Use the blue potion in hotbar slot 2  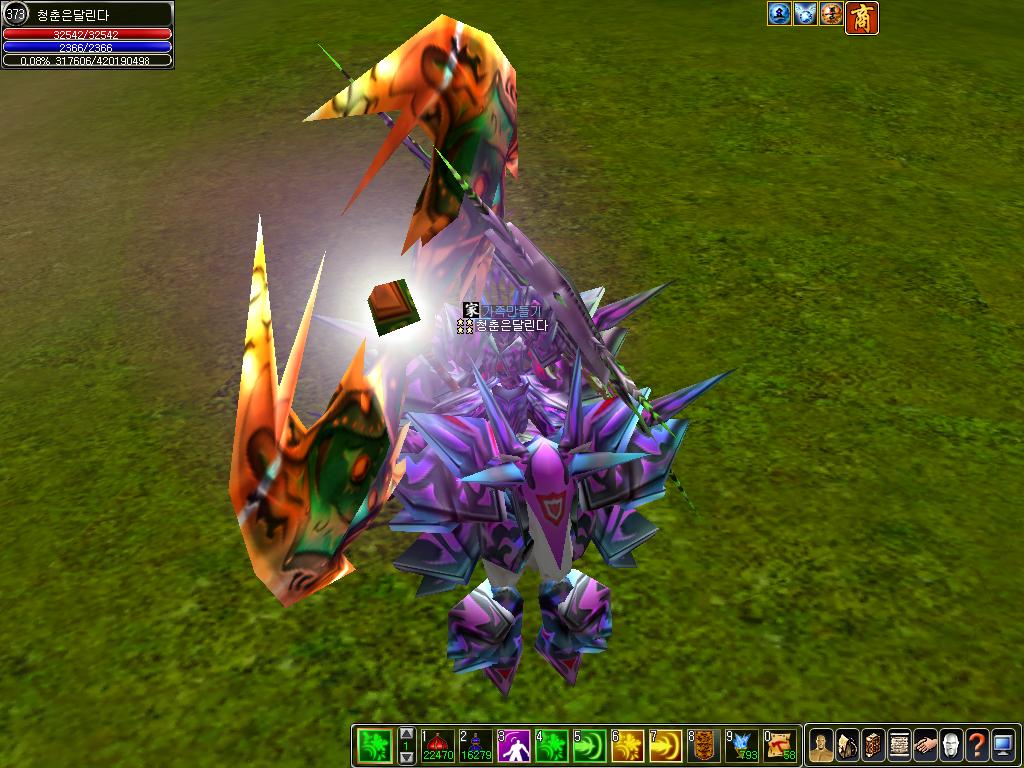tap(475, 745)
